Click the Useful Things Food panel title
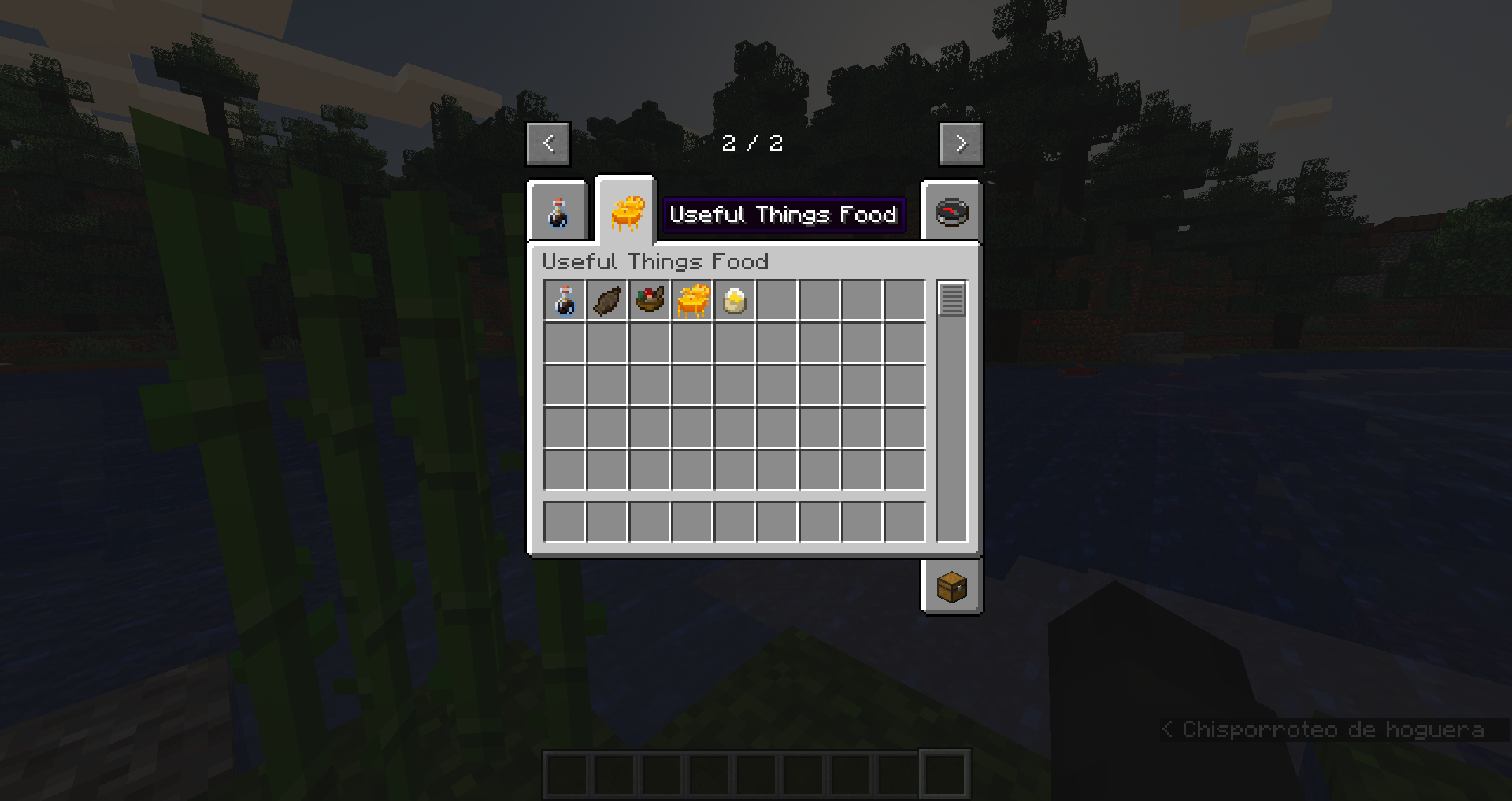This screenshot has height=801, width=1512. tap(656, 261)
